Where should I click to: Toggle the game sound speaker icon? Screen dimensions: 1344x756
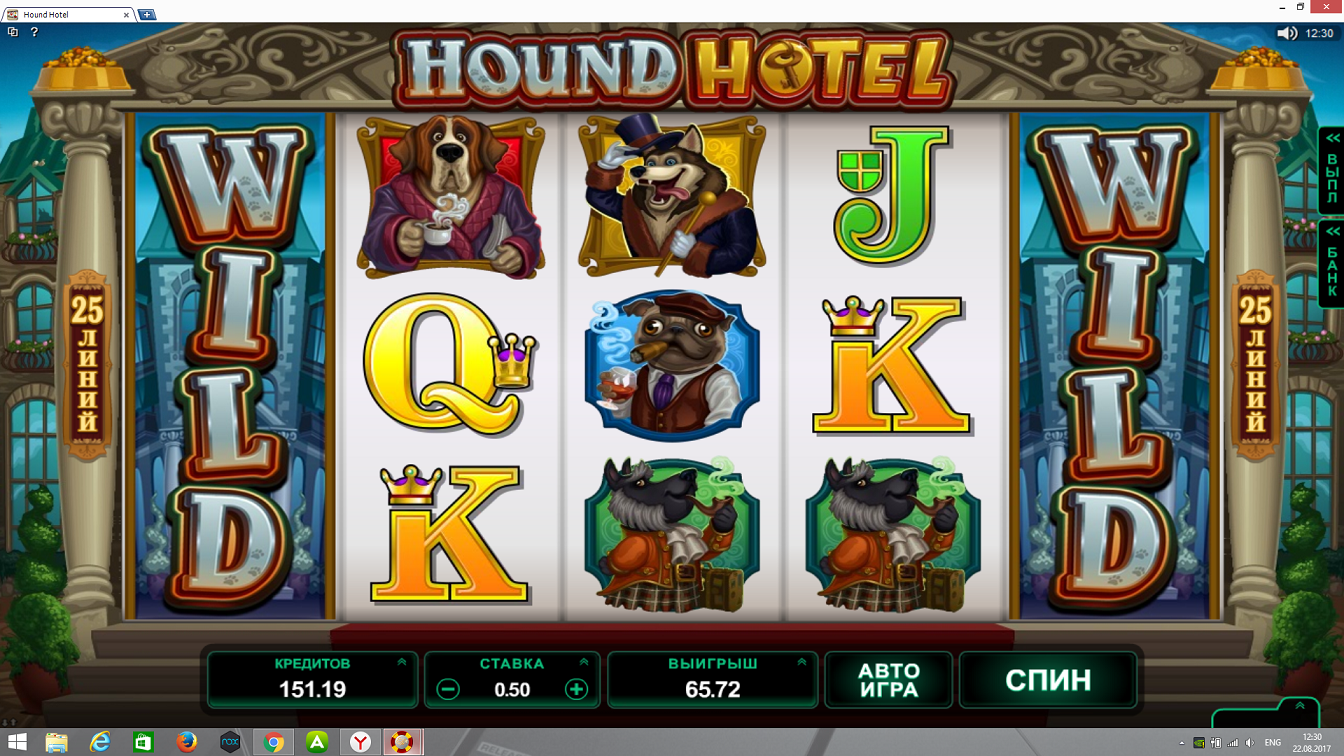point(1287,33)
